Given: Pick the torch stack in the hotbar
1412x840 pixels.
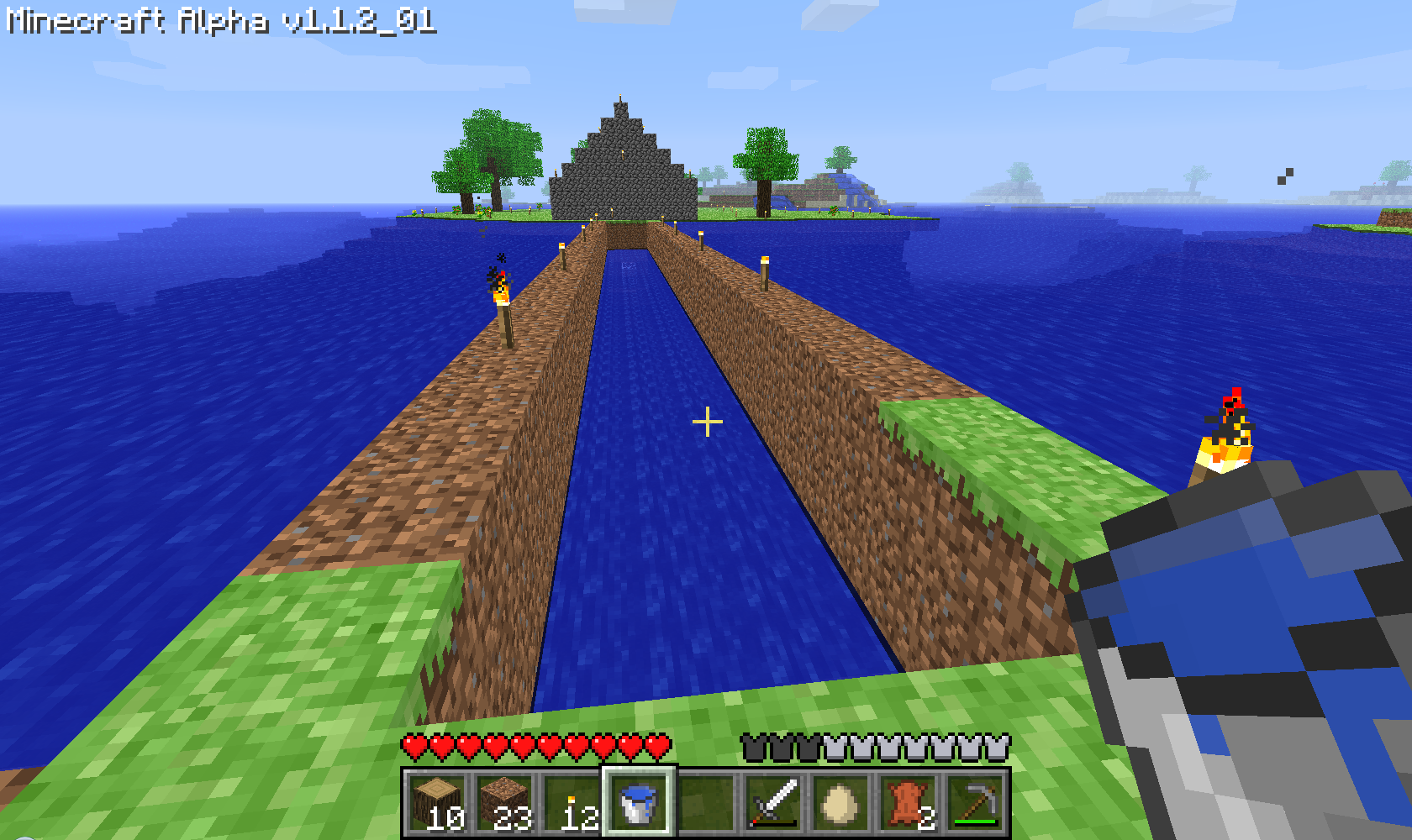Looking at the screenshot, I should [572, 804].
